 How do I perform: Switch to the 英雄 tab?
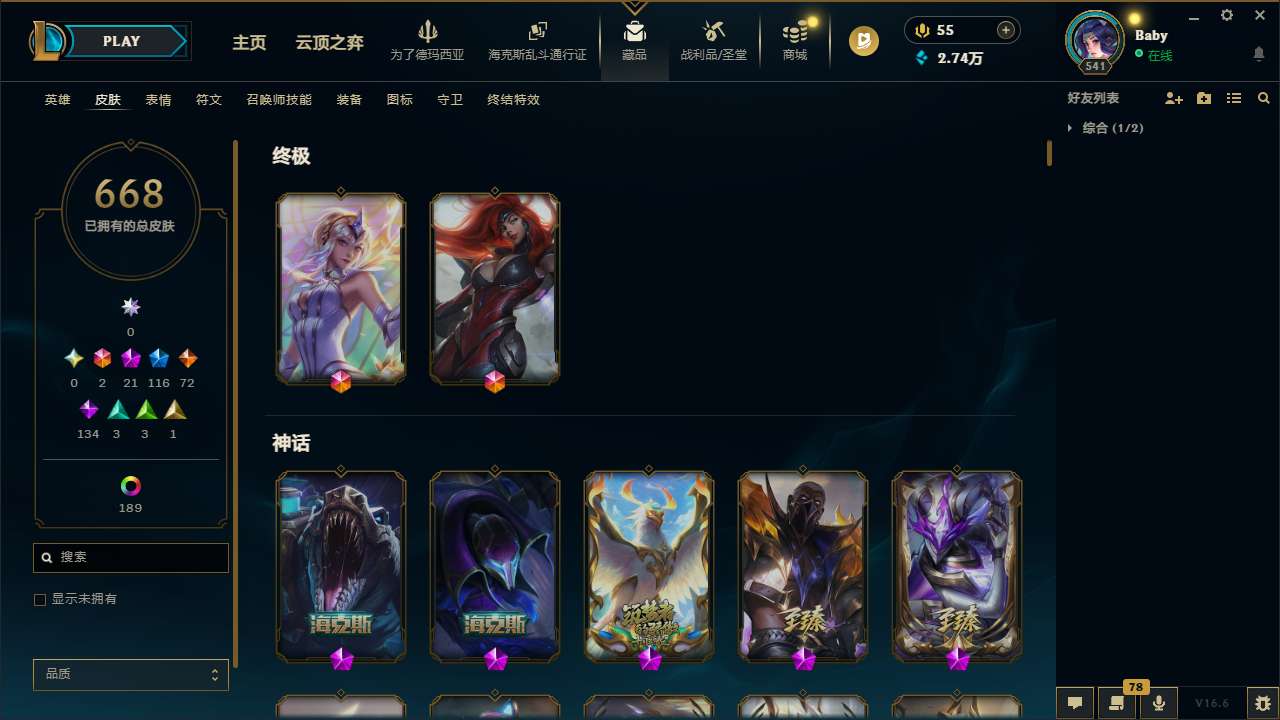(x=57, y=100)
